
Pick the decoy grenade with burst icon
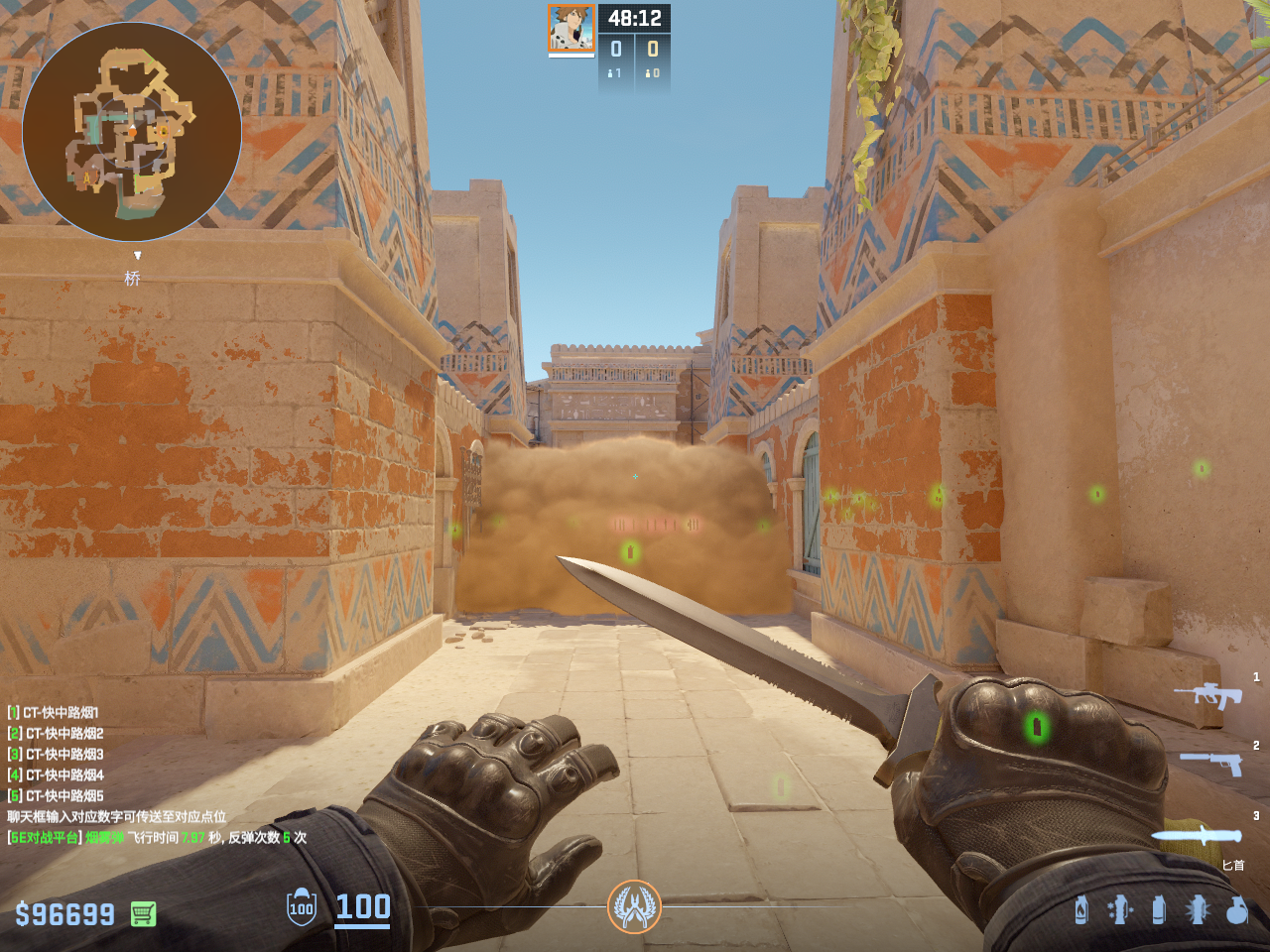tap(1197, 909)
